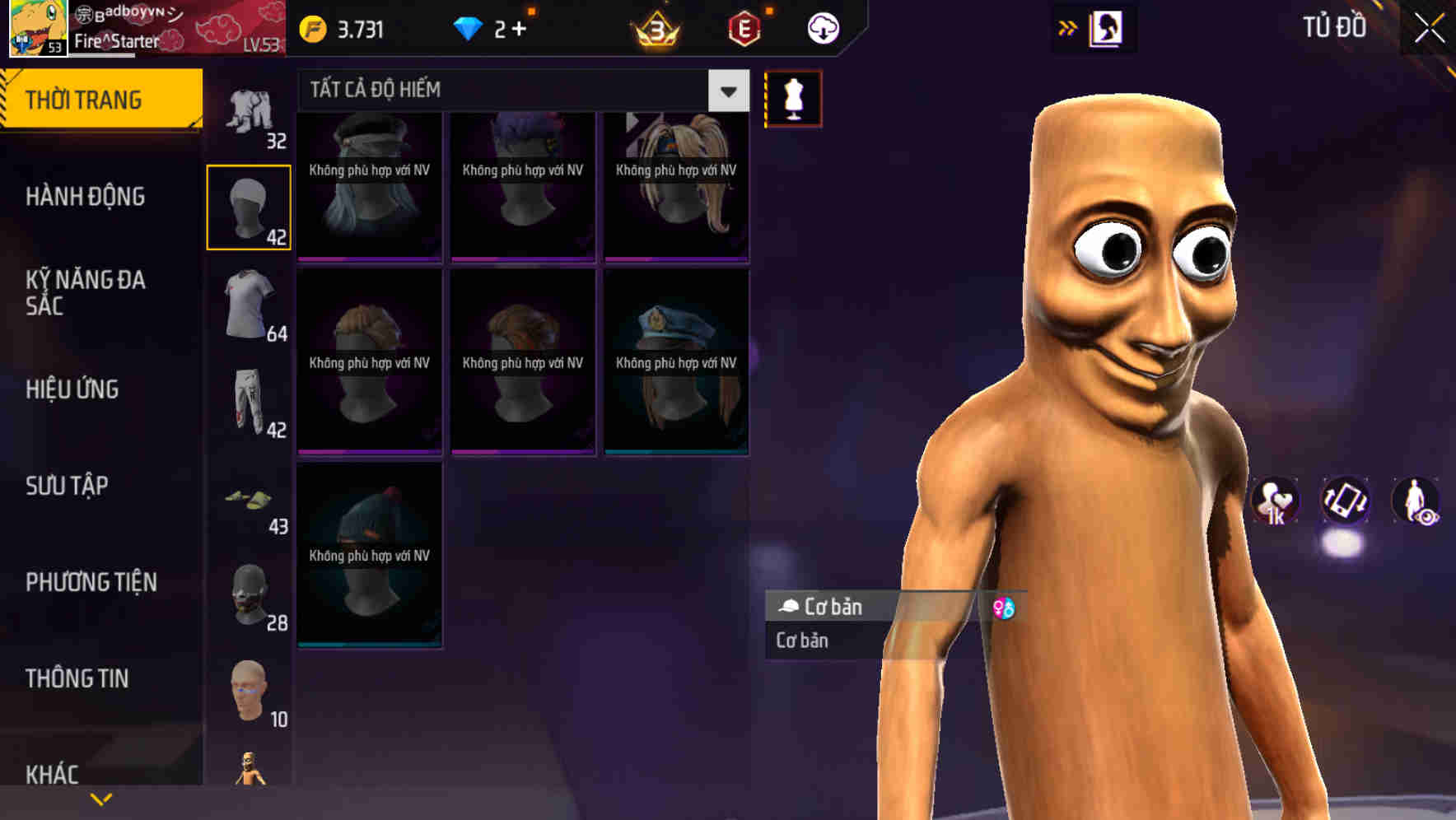Switch to the HIỆU ỨNG tab
1456x820 pixels.
(74, 389)
